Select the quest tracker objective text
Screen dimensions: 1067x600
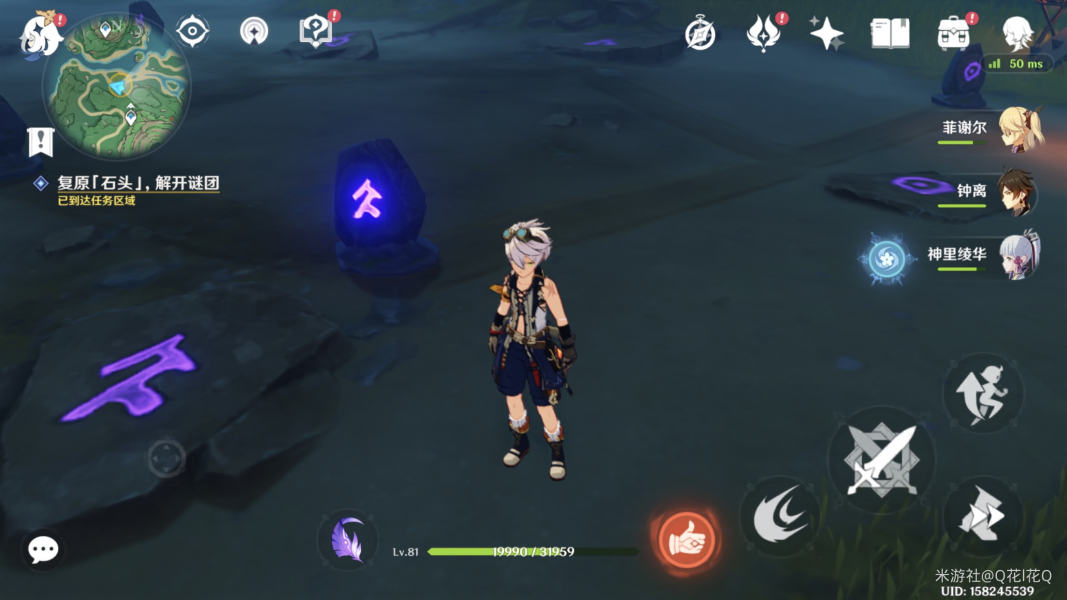click(x=138, y=183)
